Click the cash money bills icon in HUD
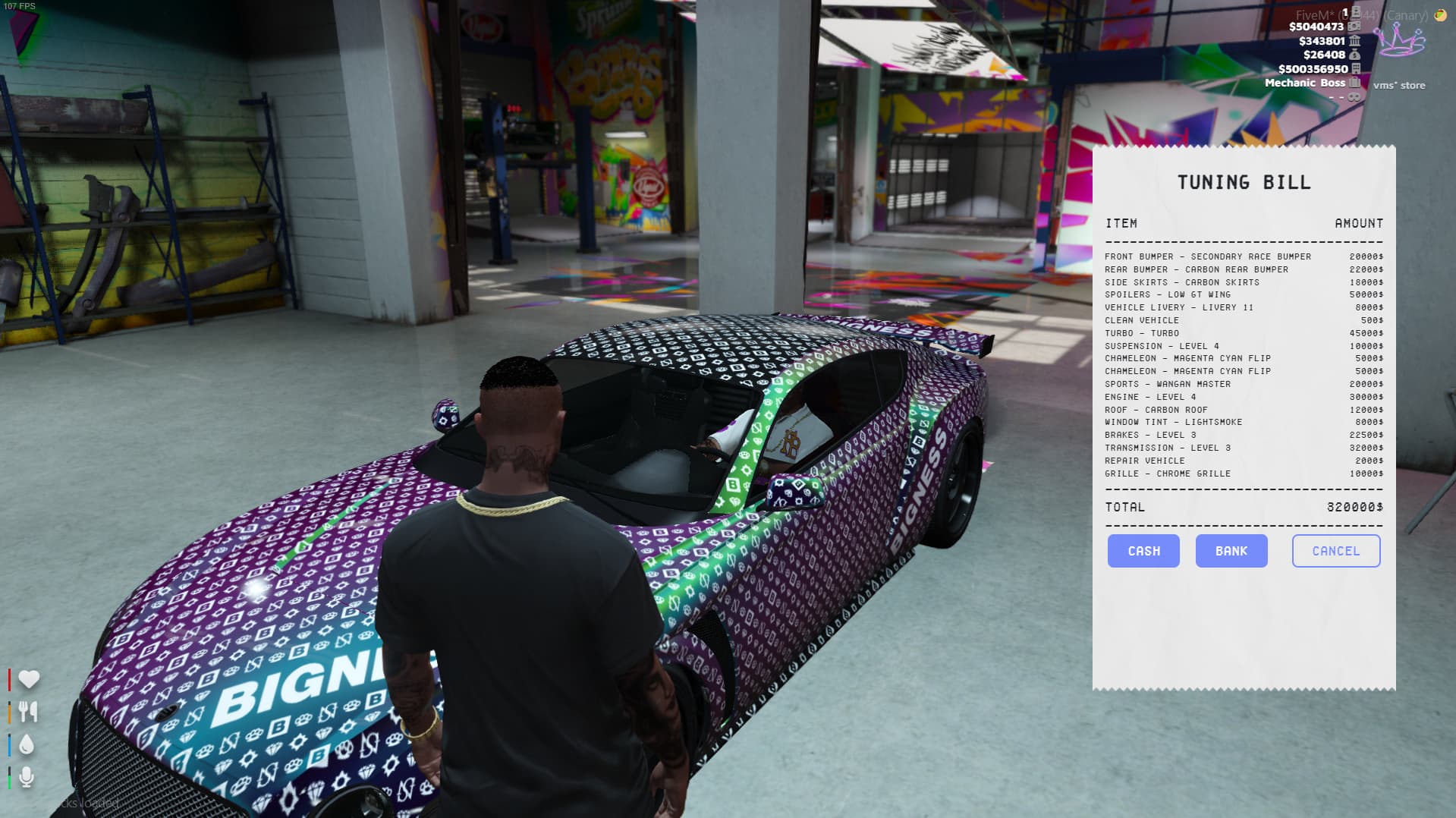The image size is (1456, 818). tap(1354, 27)
